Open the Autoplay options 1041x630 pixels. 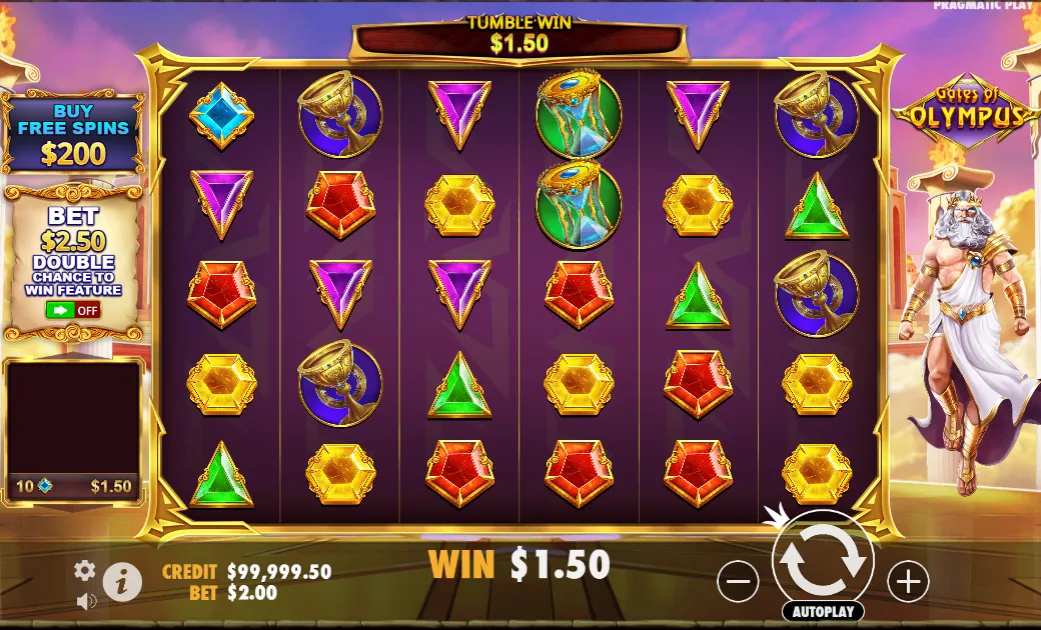point(823,611)
